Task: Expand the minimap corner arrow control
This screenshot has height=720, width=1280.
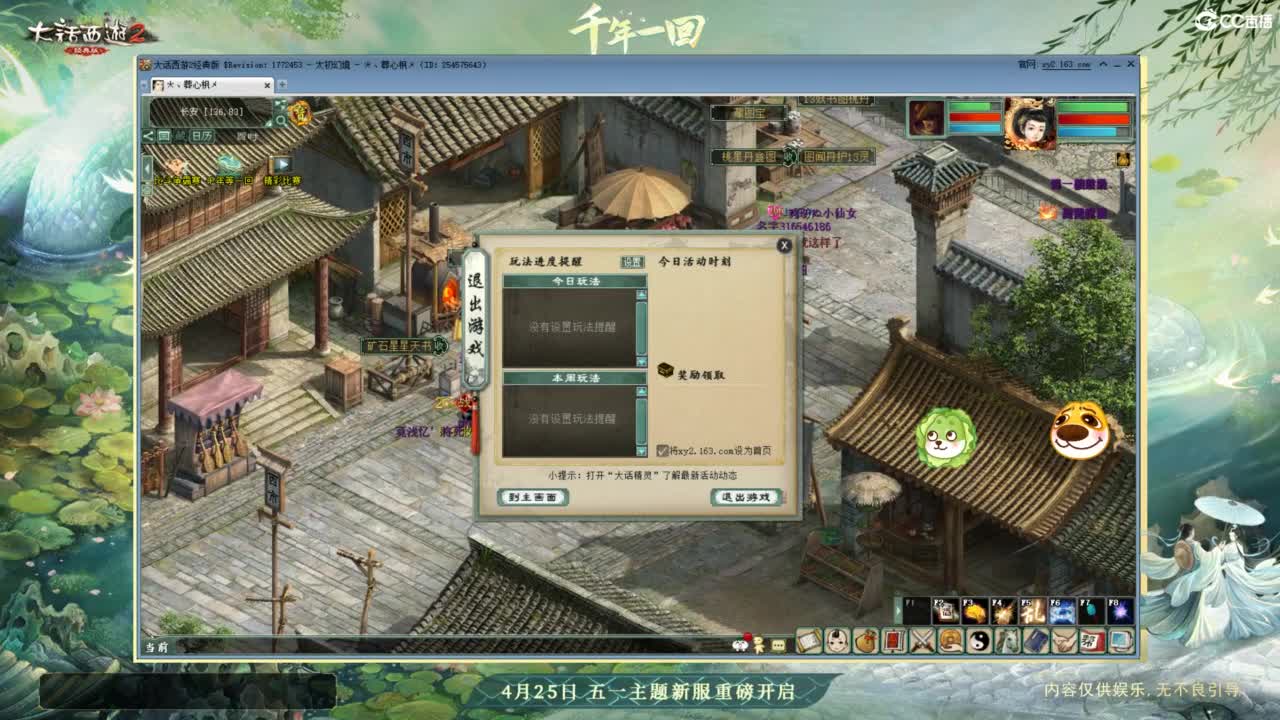Action: click(280, 103)
